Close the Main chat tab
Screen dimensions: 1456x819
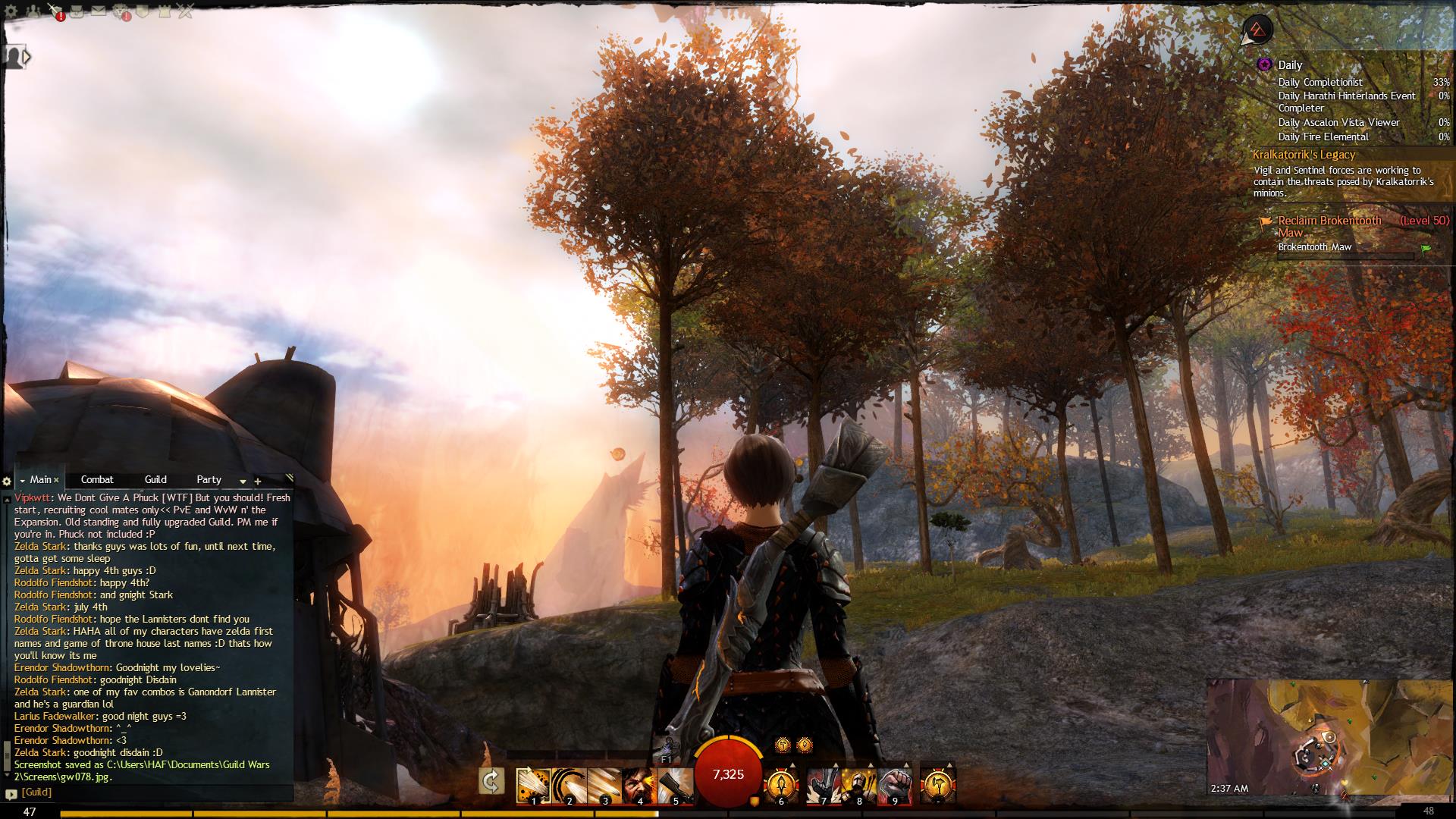(x=56, y=480)
